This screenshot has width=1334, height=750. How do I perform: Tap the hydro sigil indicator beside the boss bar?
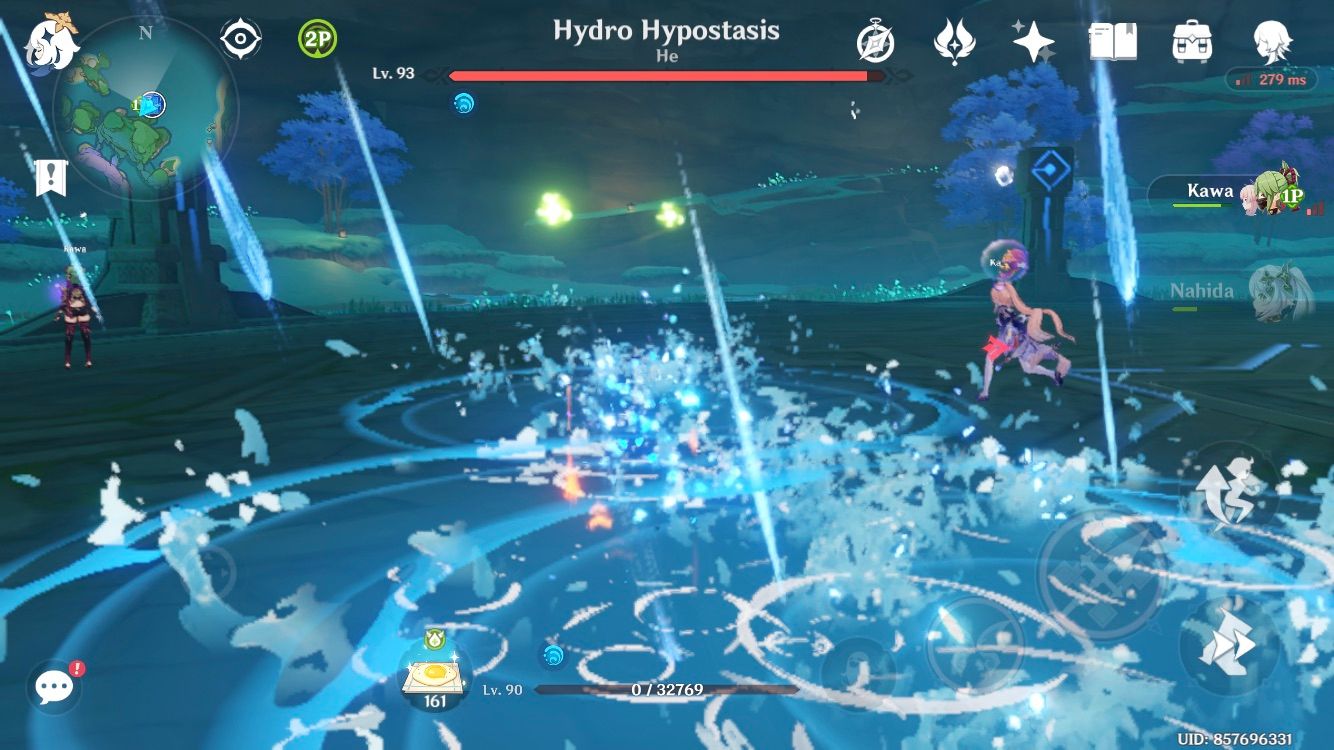pos(462,103)
